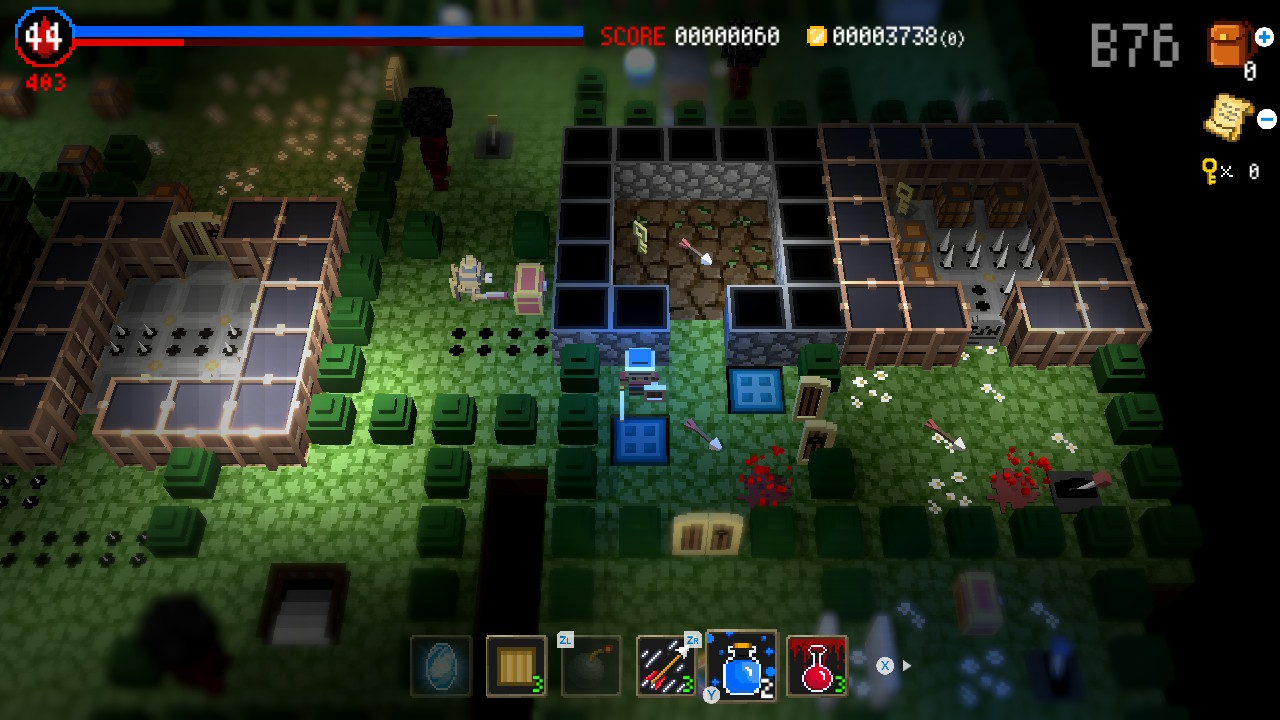Click the B76 floor indicator
The image size is (1280, 720).
click(1133, 42)
